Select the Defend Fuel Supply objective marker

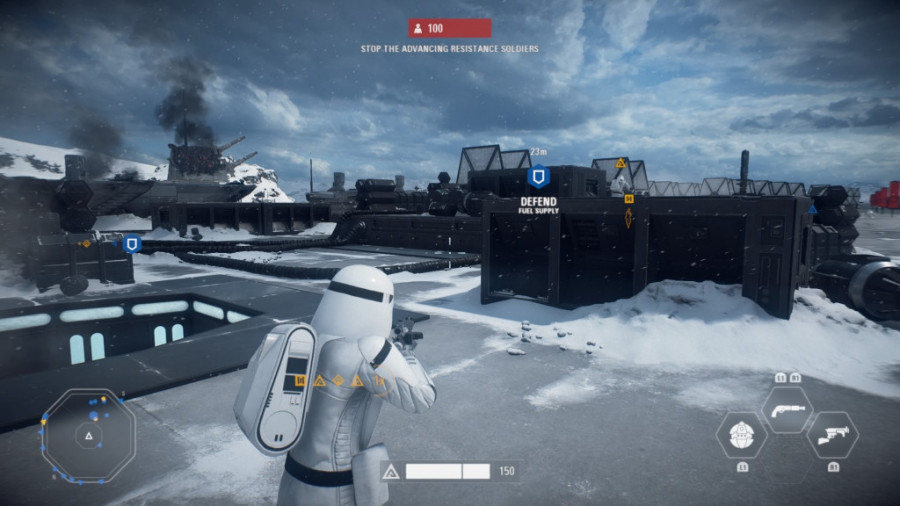coord(539,178)
